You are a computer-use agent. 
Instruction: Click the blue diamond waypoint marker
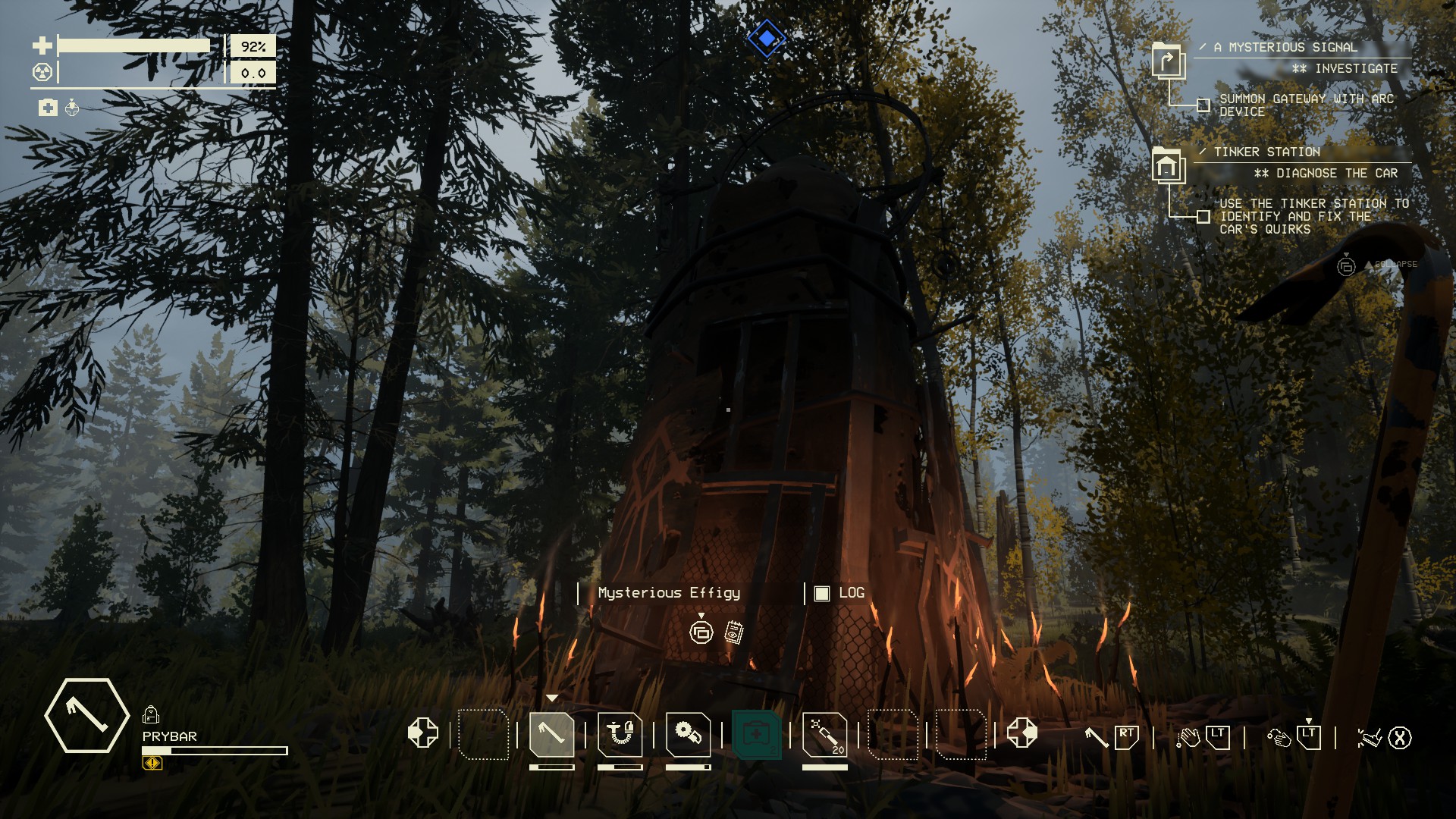[767, 38]
